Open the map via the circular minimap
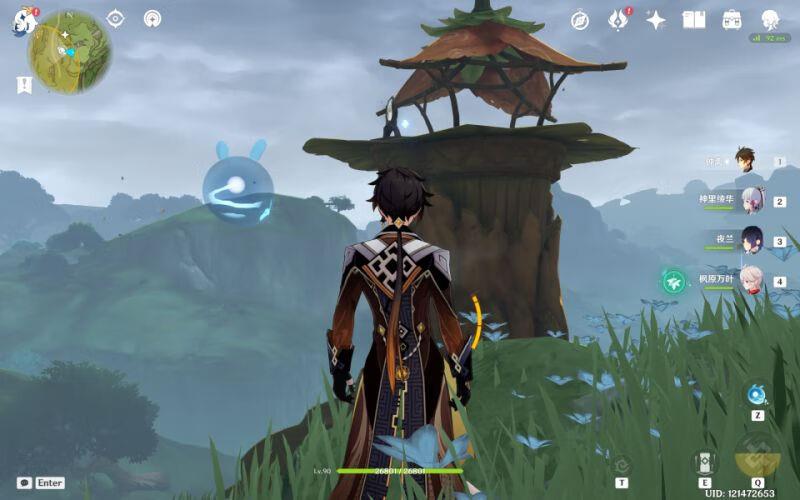Image resolution: width=800 pixels, height=500 pixels. point(70,52)
